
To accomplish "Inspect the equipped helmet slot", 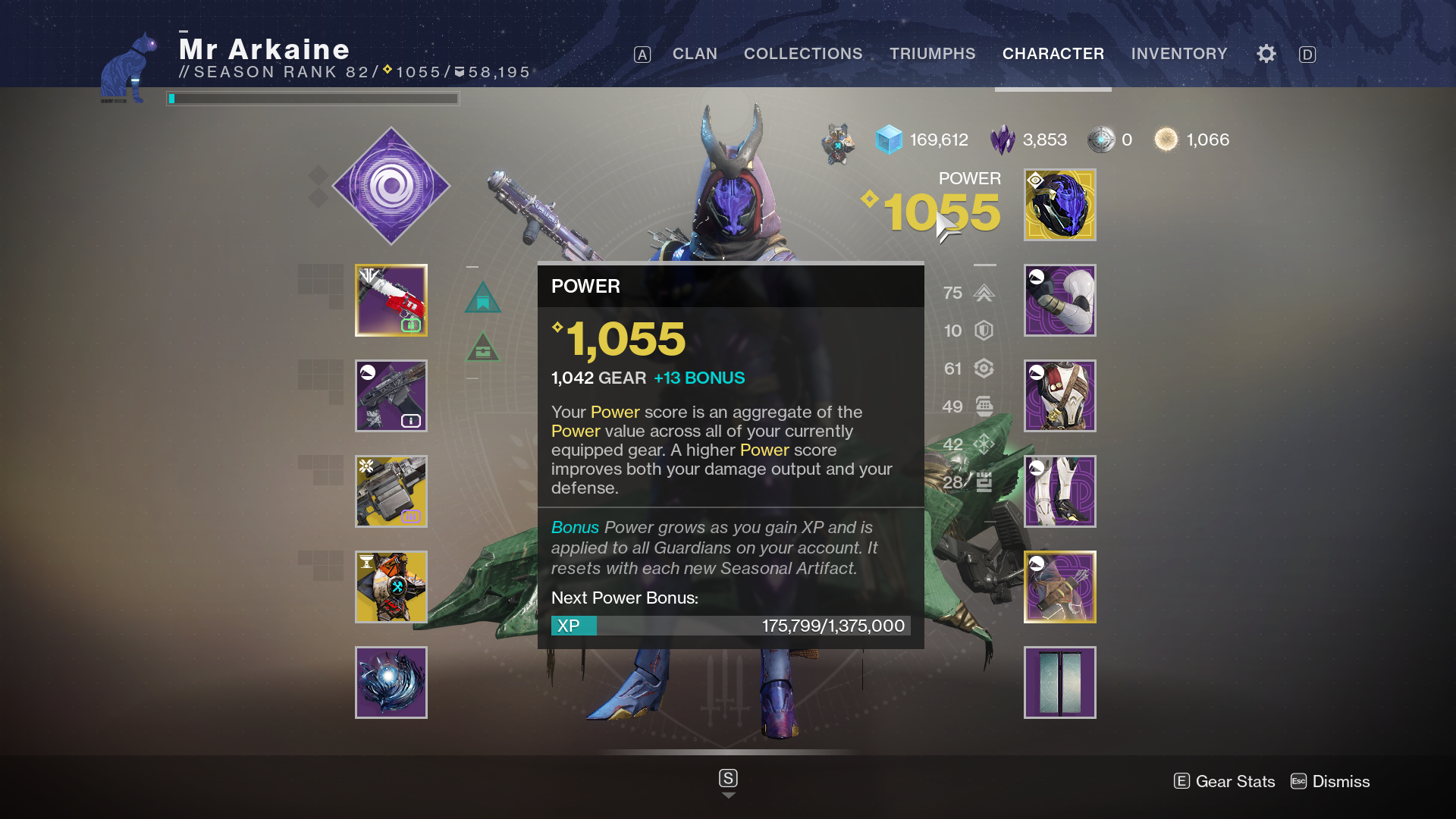I will coord(1059,205).
